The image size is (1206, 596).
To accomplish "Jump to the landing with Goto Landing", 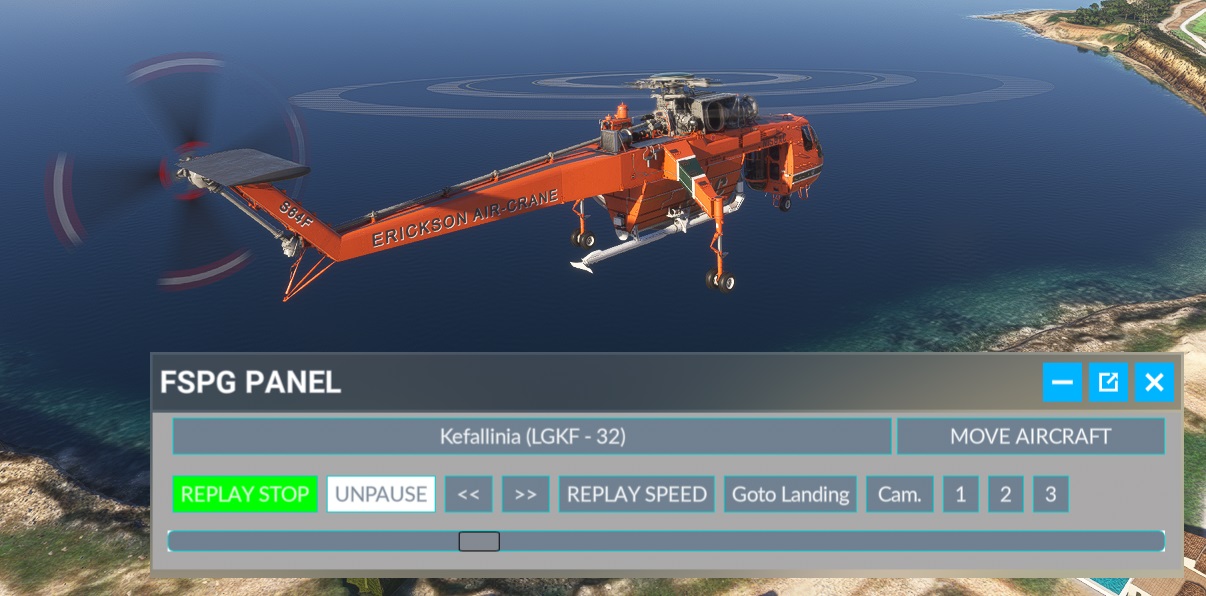I will [x=790, y=494].
